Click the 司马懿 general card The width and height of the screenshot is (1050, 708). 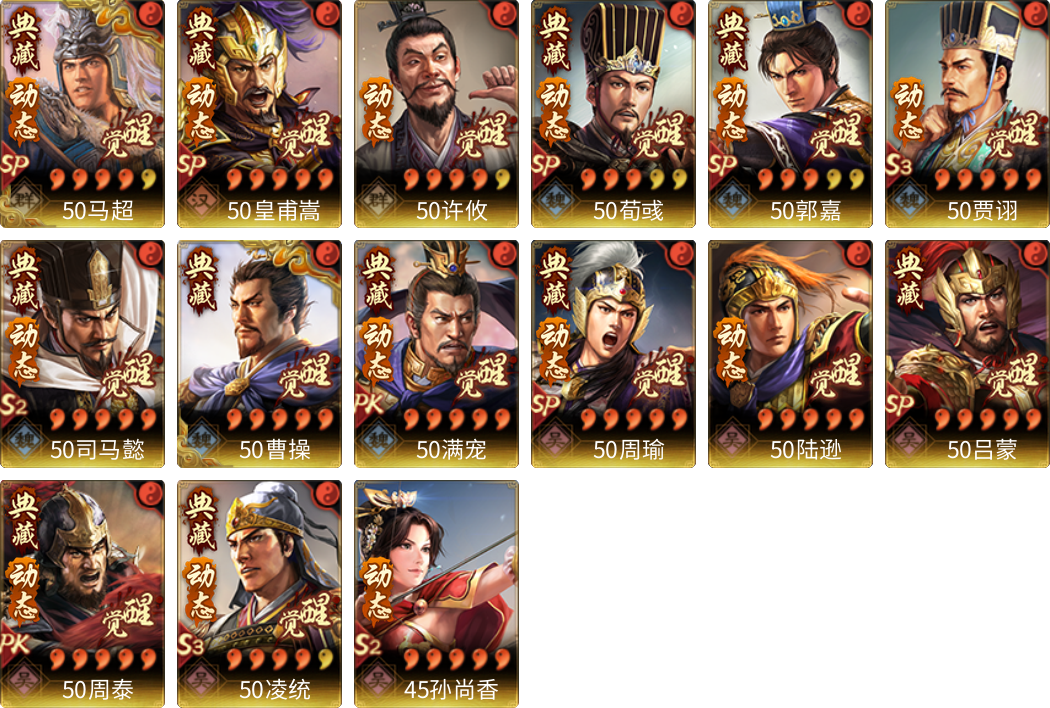[82, 353]
